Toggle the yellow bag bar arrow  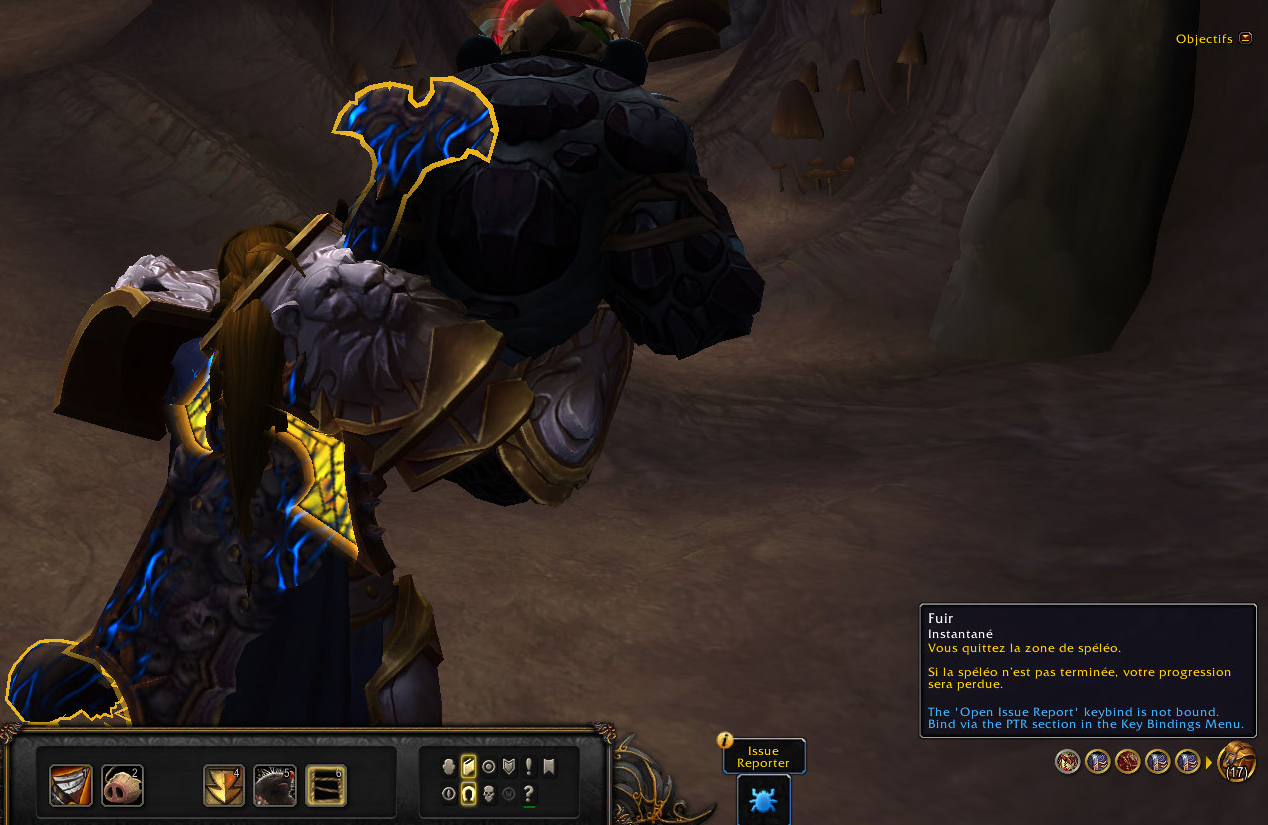tap(1208, 763)
